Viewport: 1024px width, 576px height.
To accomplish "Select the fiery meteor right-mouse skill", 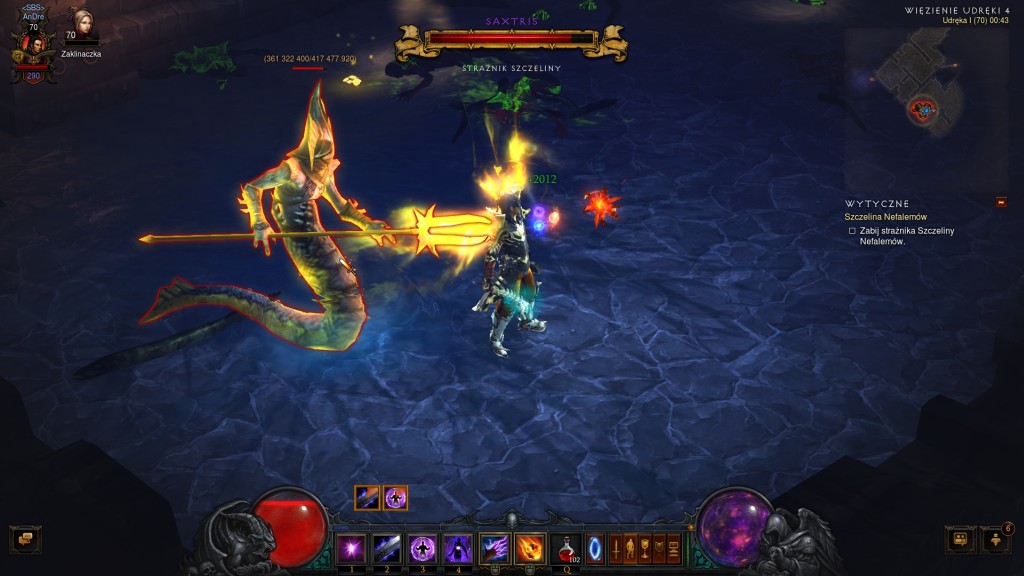I will pos(529,548).
